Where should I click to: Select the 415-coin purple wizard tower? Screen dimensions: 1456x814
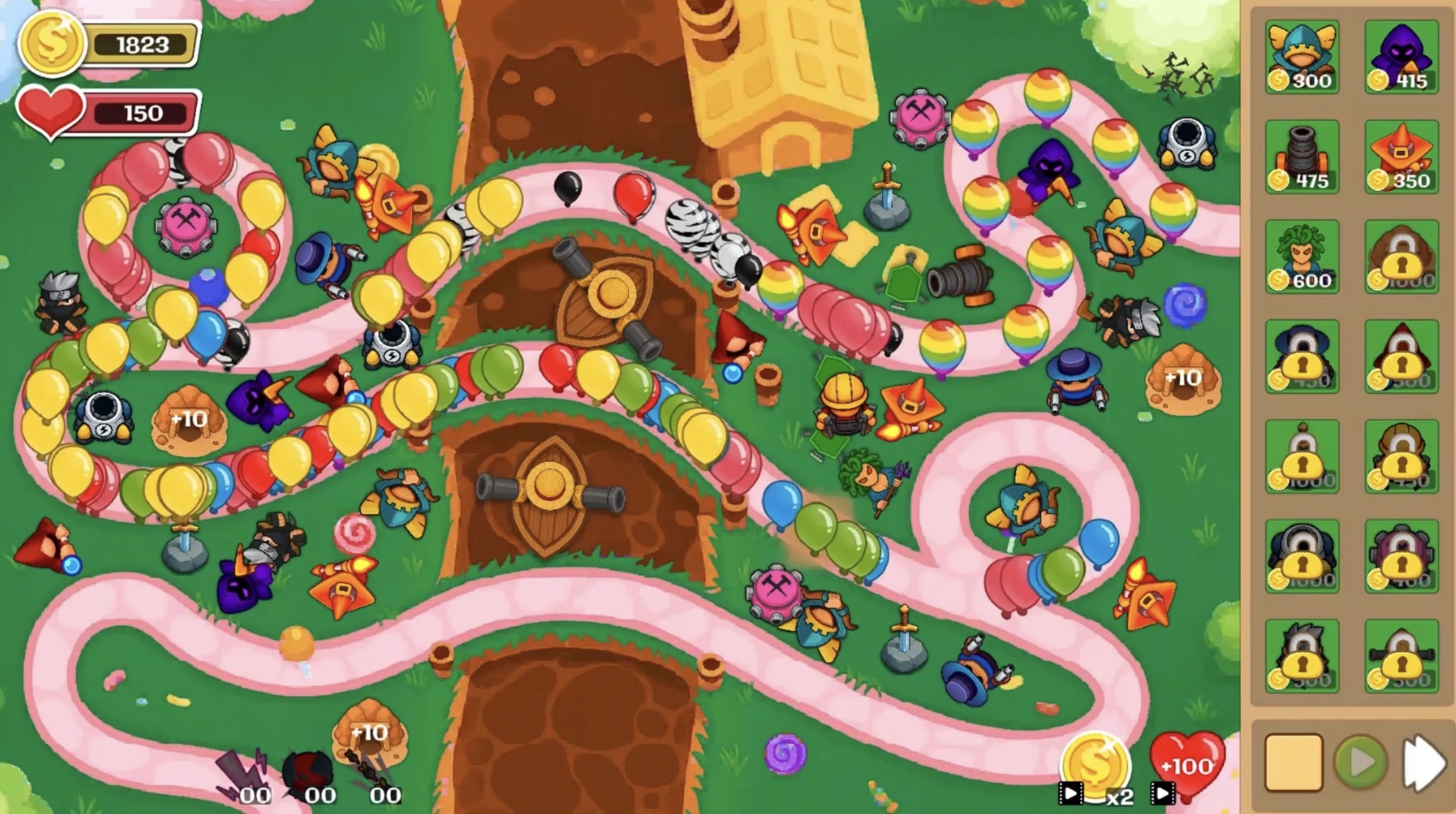(x=1402, y=57)
